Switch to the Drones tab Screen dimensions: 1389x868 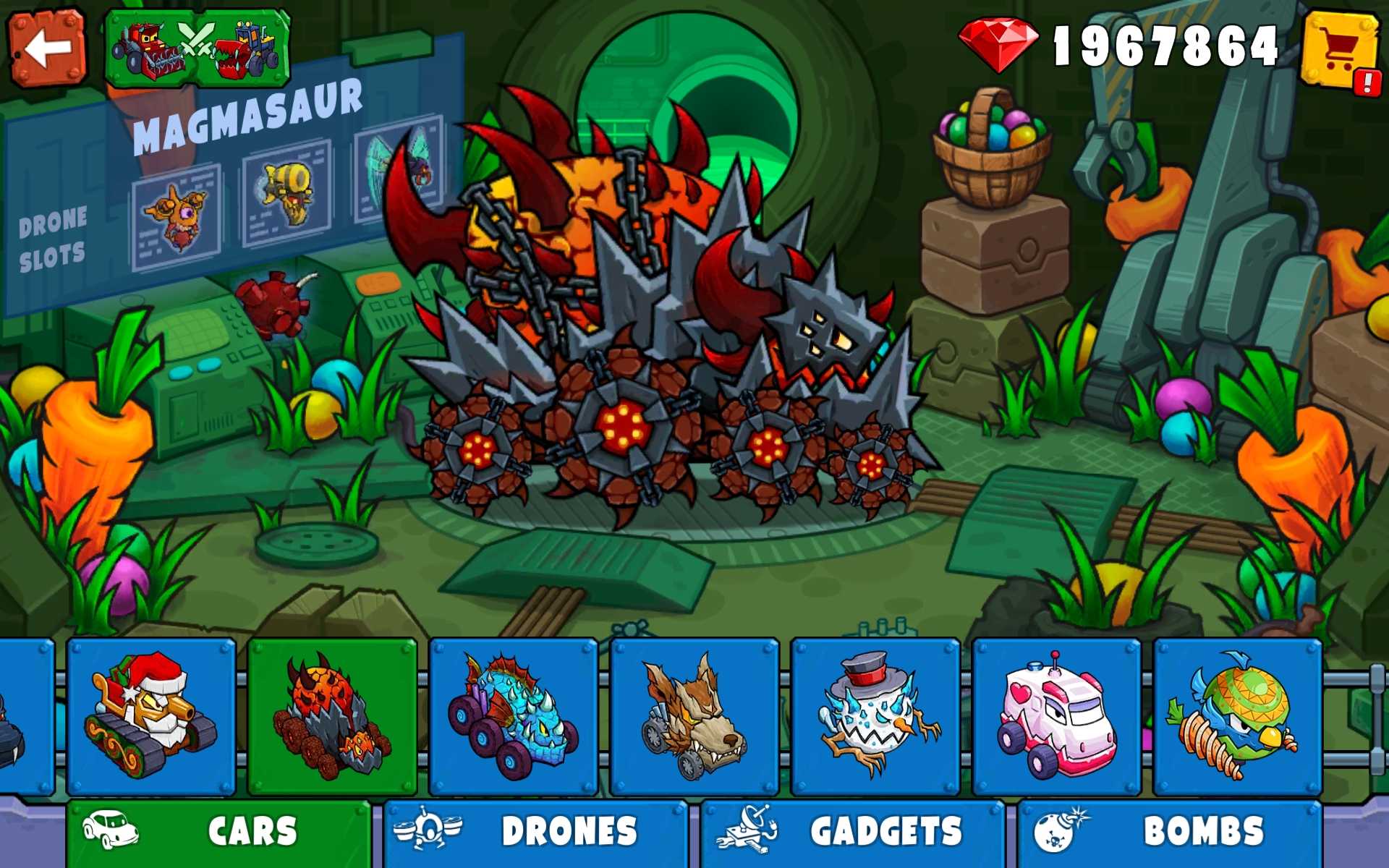point(535,832)
